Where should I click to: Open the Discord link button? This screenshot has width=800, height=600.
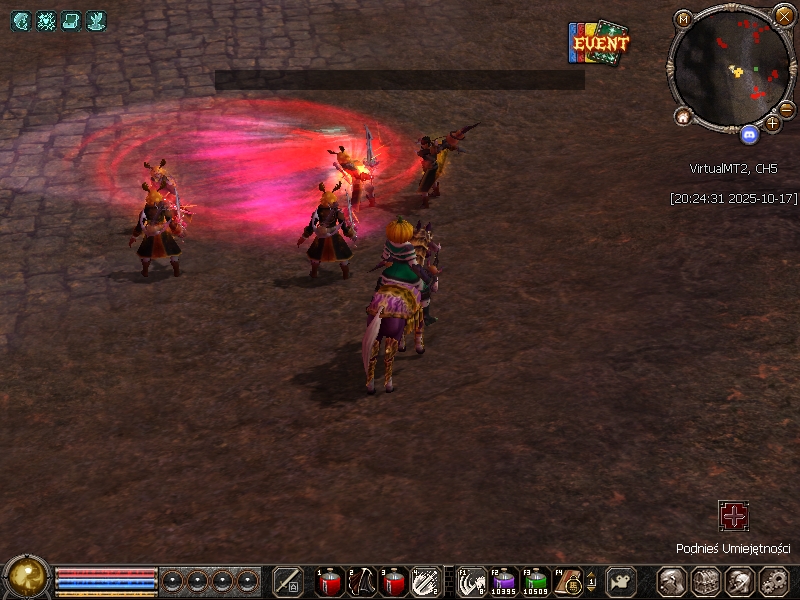(x=748, y=132)
